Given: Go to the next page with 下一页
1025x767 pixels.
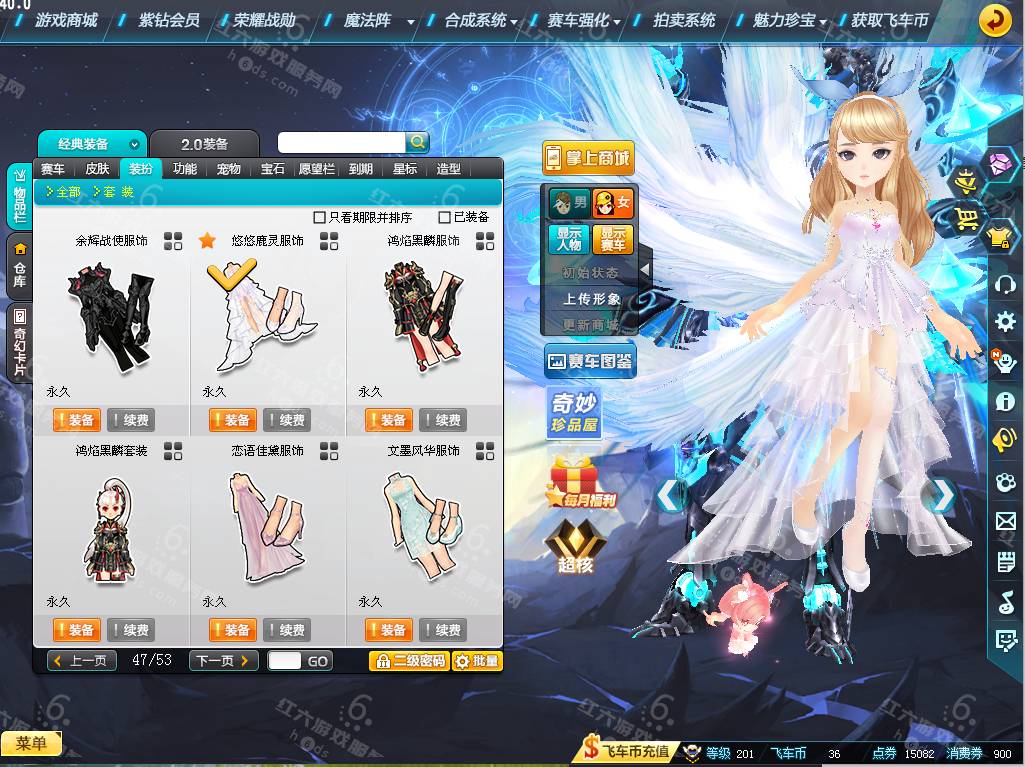Looking at the screenshot, I should (223, 661).
